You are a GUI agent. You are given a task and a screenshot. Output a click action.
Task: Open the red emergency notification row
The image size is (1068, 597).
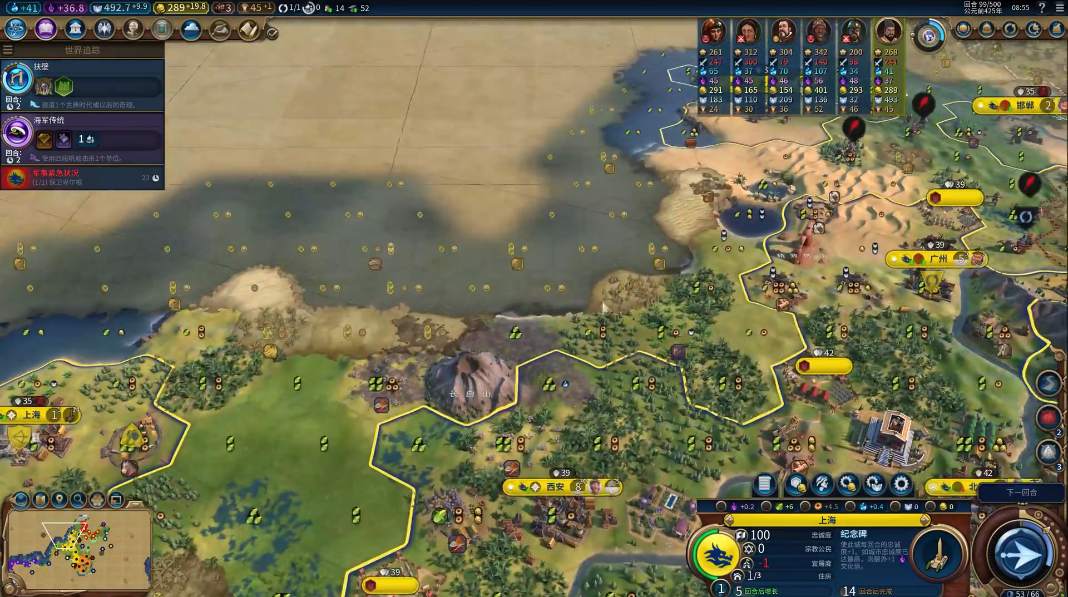[x=82, y=178]
